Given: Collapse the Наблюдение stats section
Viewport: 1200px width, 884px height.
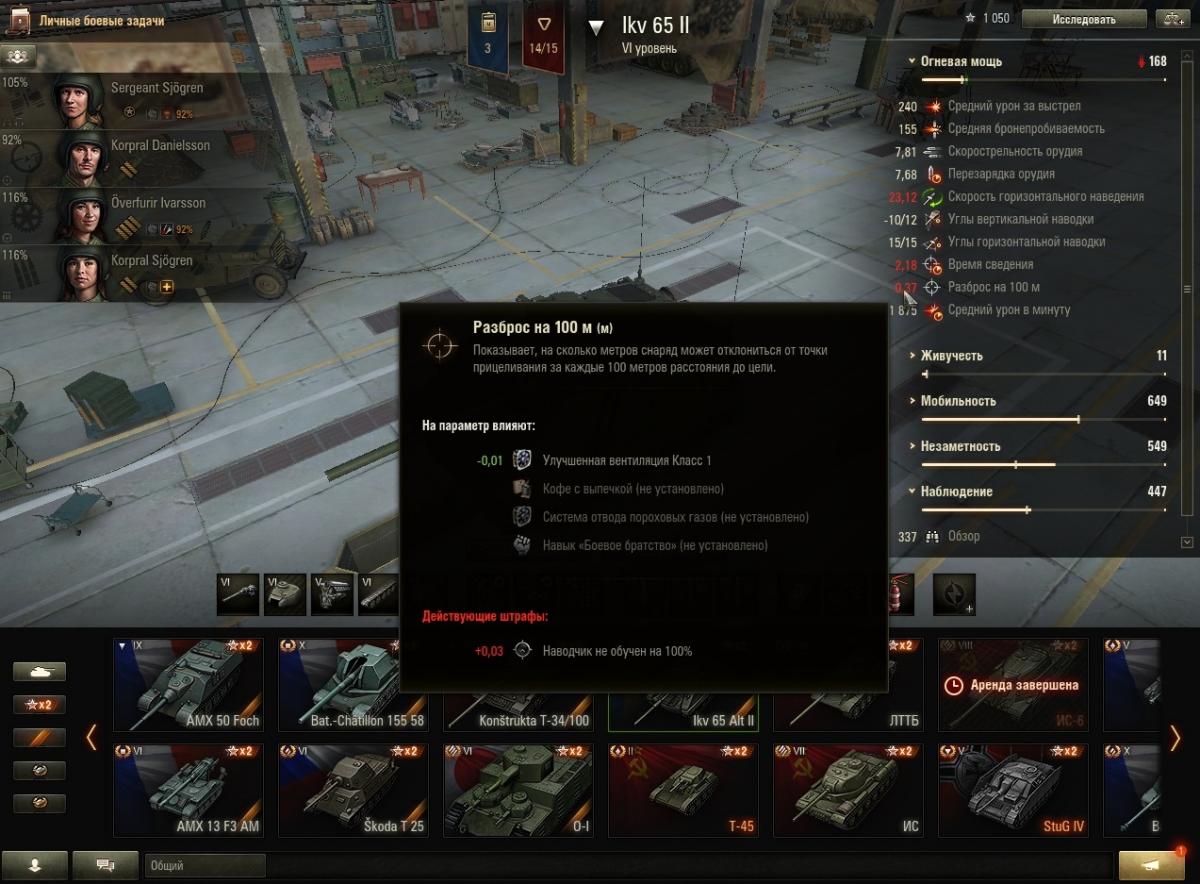Looking at the screenshot, I should tap(956, 492).
